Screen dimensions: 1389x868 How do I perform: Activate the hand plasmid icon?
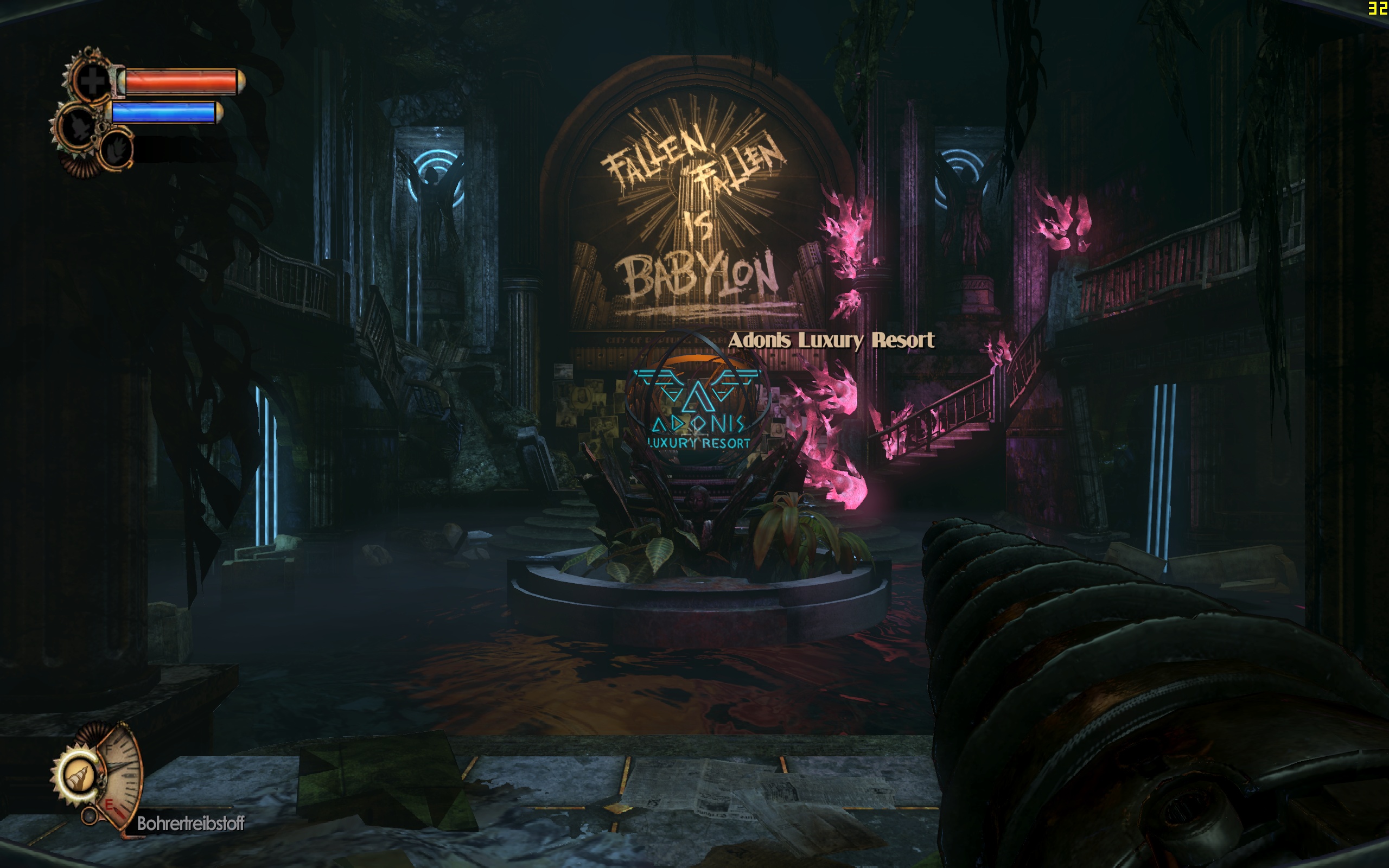(117, 150)
